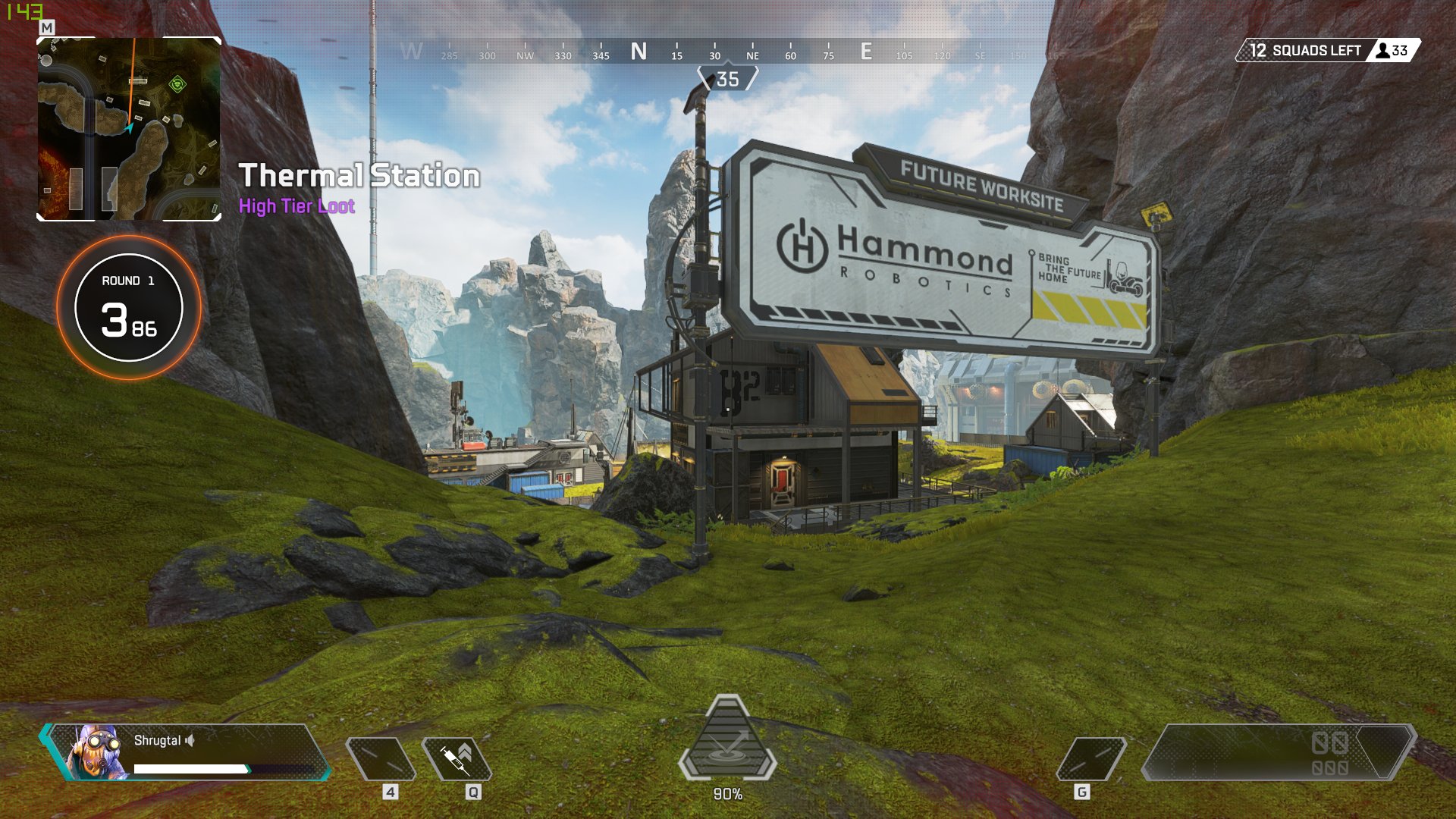Select the health item slot labeled 4
The height and width of the screenshot is (819, 1456).
tap(381, 758)
